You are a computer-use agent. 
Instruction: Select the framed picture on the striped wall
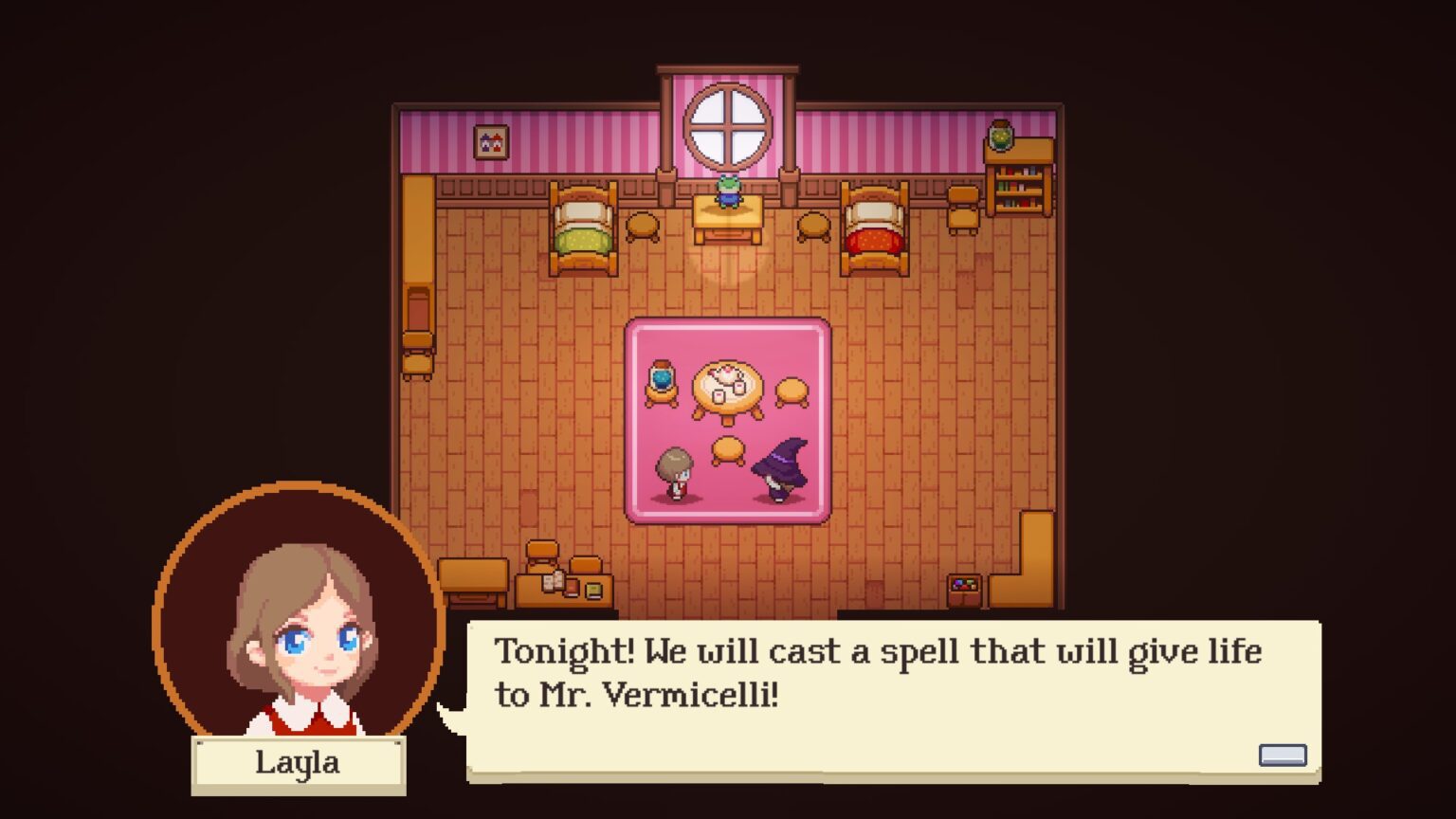[489, 142]
